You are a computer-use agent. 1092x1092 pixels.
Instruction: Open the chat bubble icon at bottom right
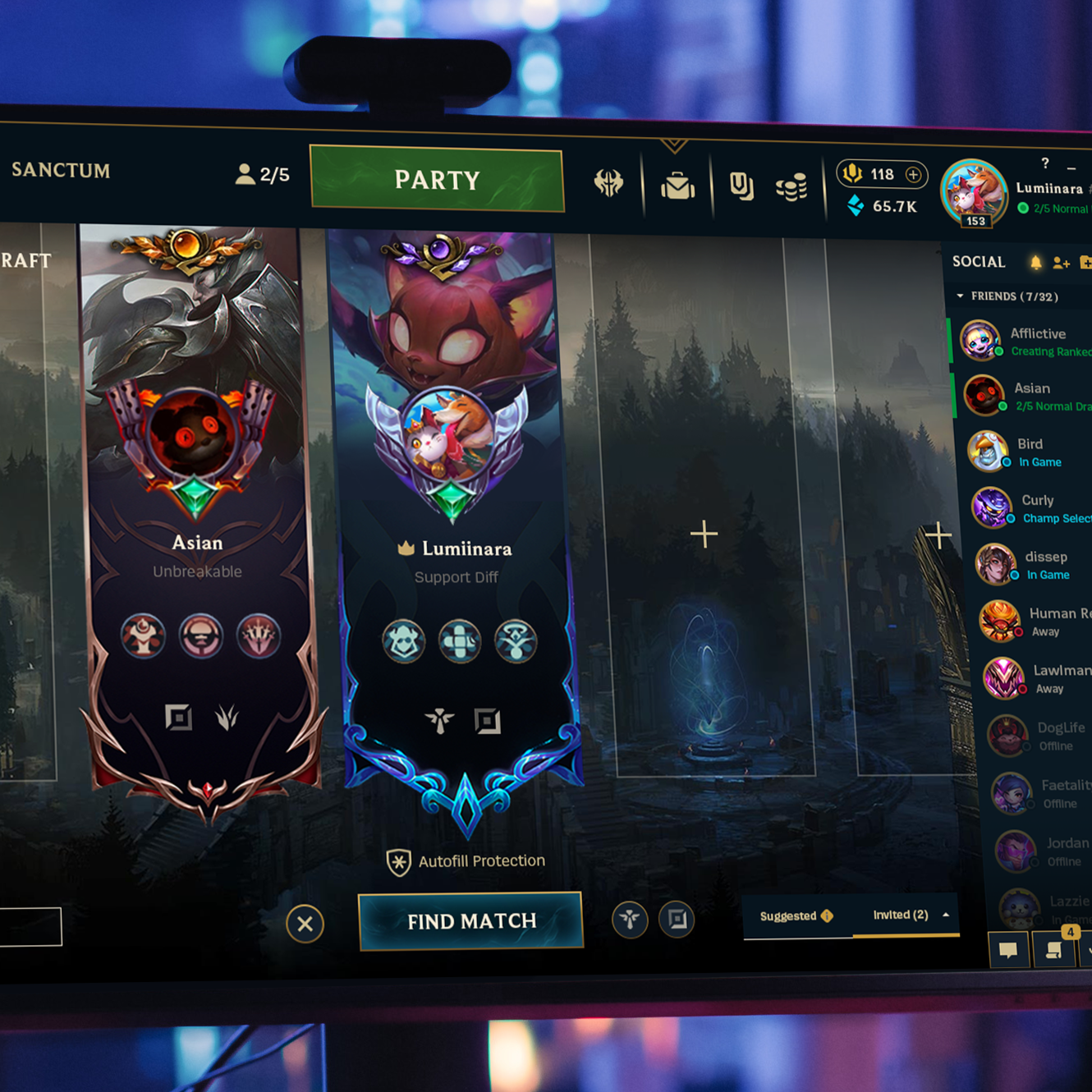coord(1009,950)
